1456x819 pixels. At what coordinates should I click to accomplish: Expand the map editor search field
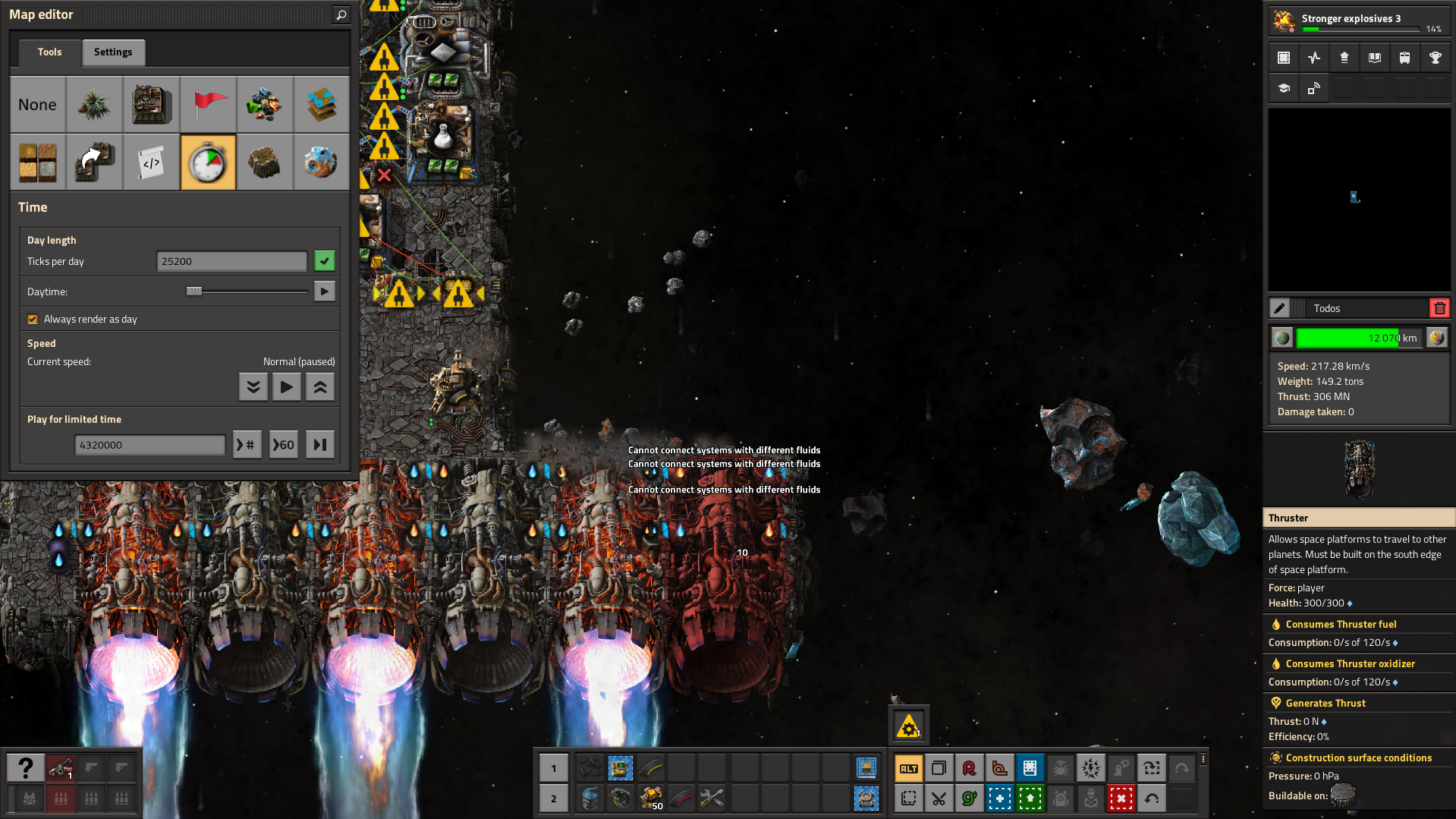click(341, 14)
